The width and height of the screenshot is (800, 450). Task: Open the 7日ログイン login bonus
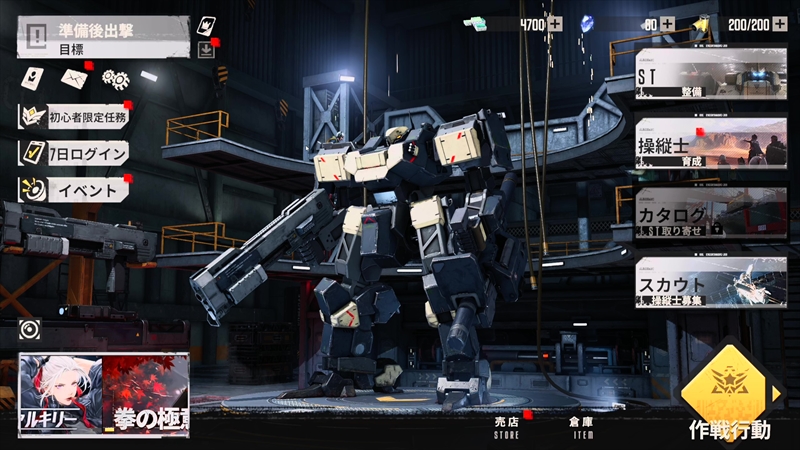click(x=76, y=153)
